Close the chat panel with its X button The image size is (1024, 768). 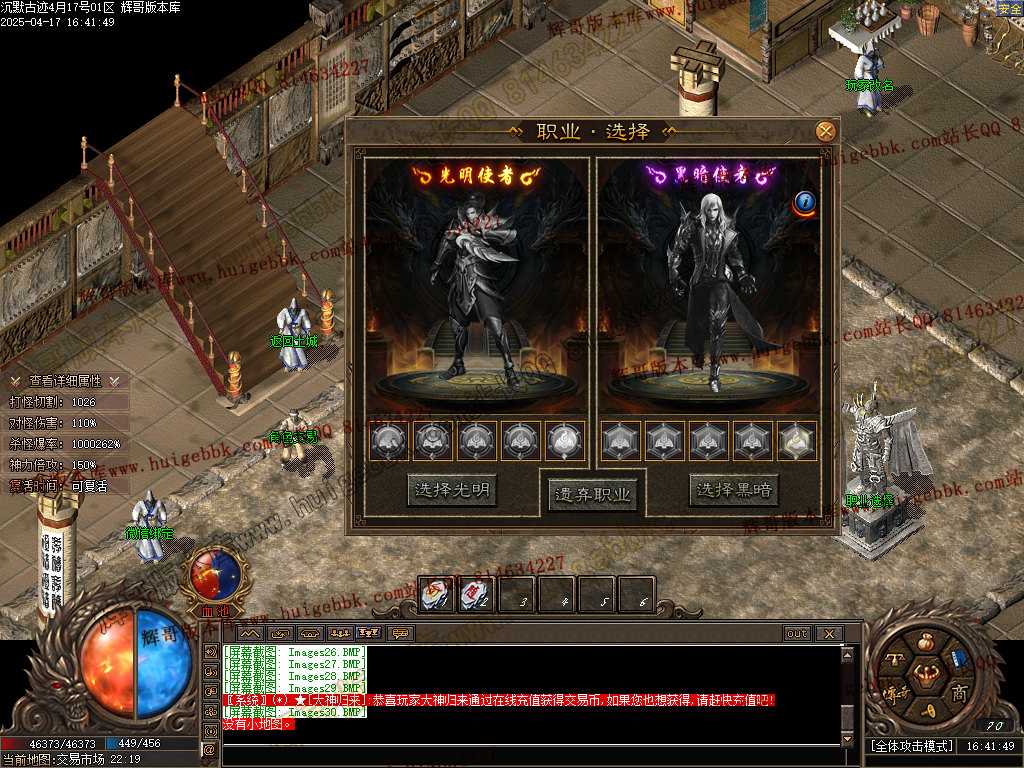pos(828,633)
